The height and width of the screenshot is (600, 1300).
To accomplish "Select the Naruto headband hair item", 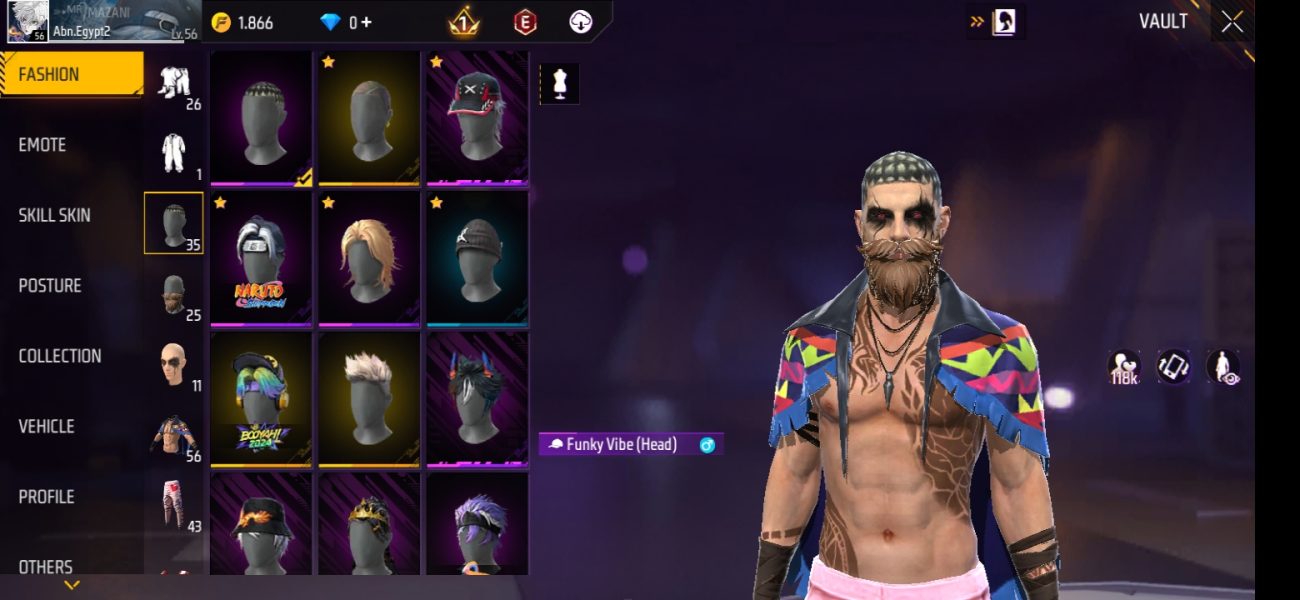I will coord(261,259).
